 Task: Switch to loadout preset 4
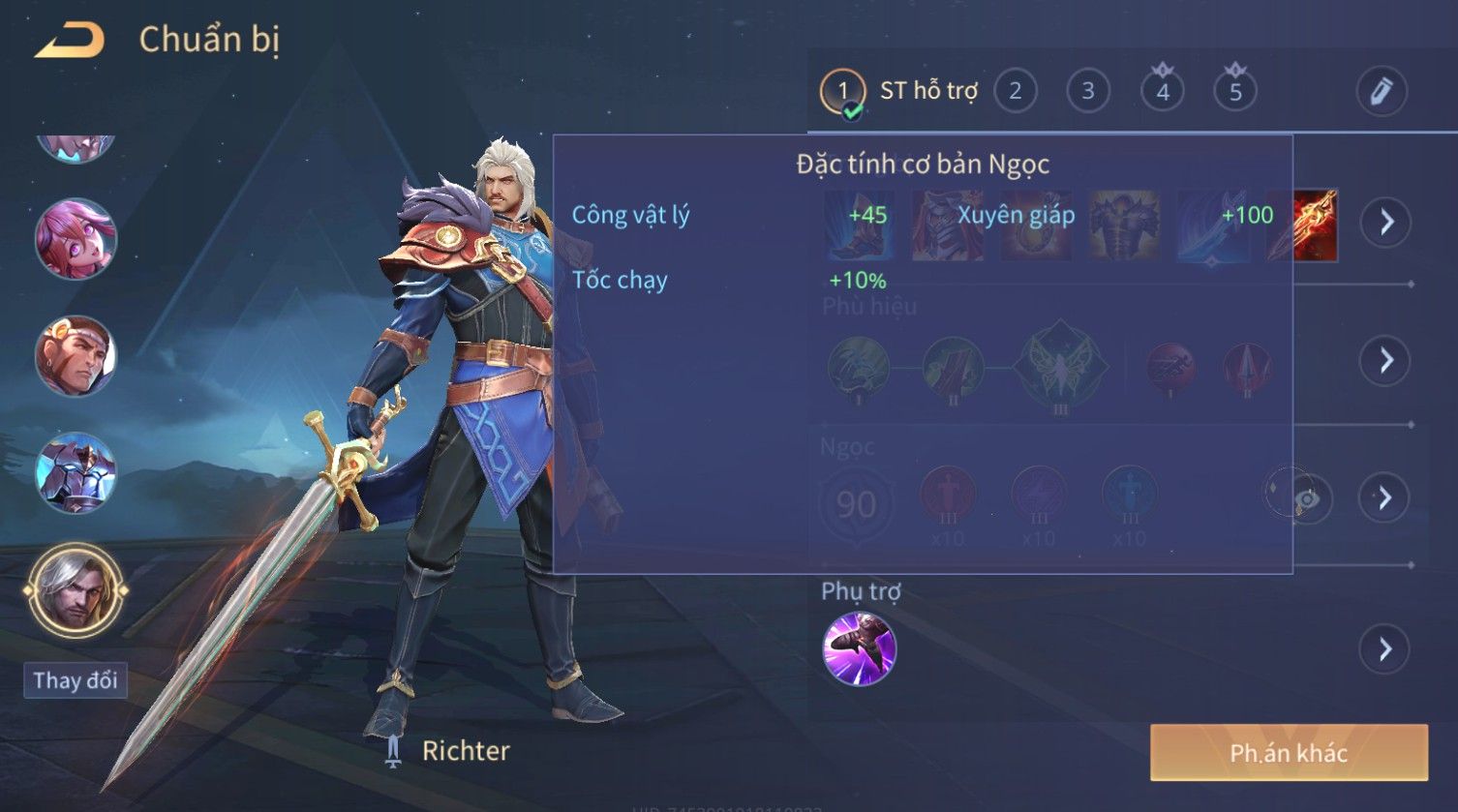1162,92
